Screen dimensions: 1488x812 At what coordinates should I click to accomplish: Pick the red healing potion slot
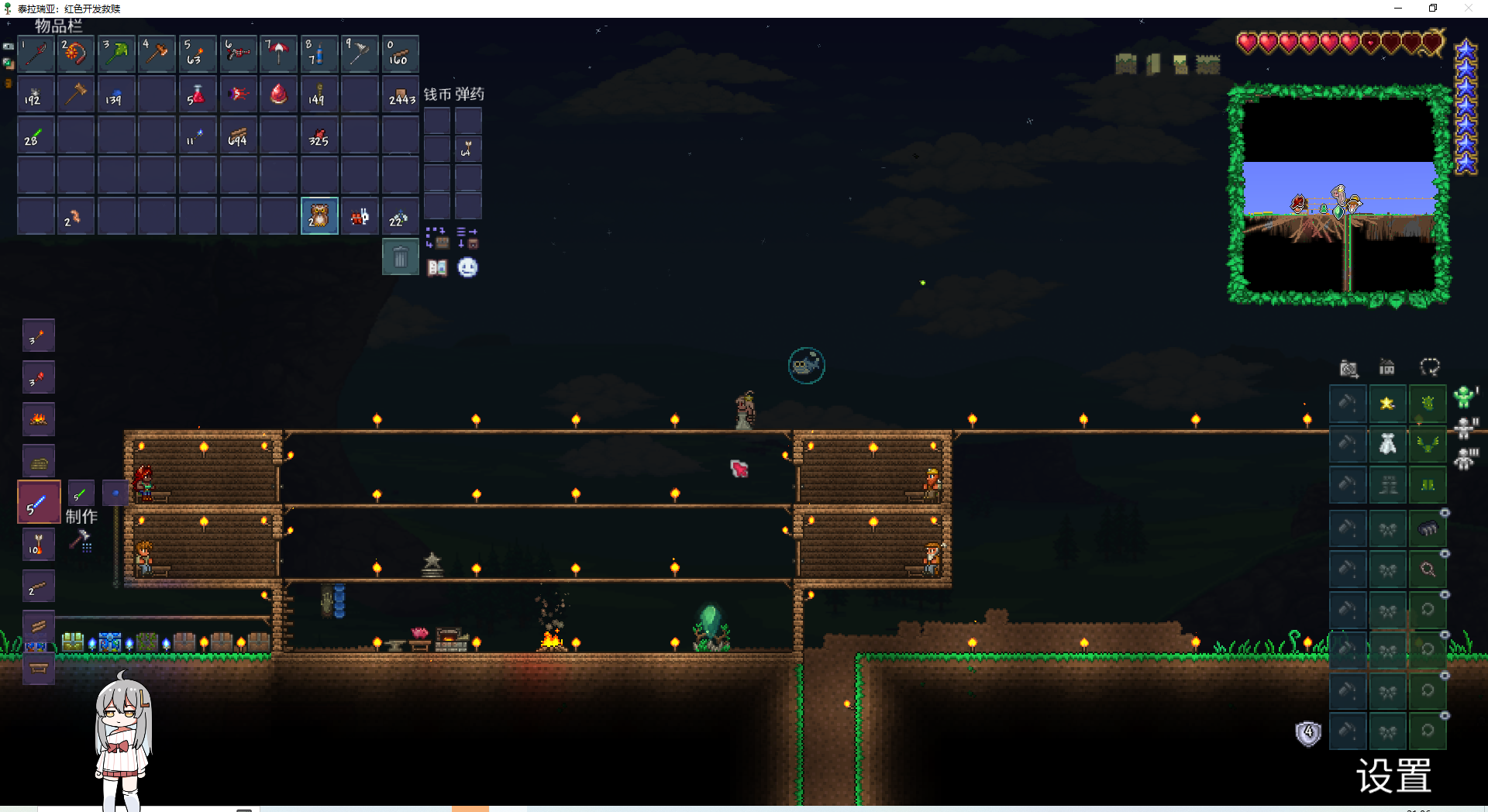[198, 95]
